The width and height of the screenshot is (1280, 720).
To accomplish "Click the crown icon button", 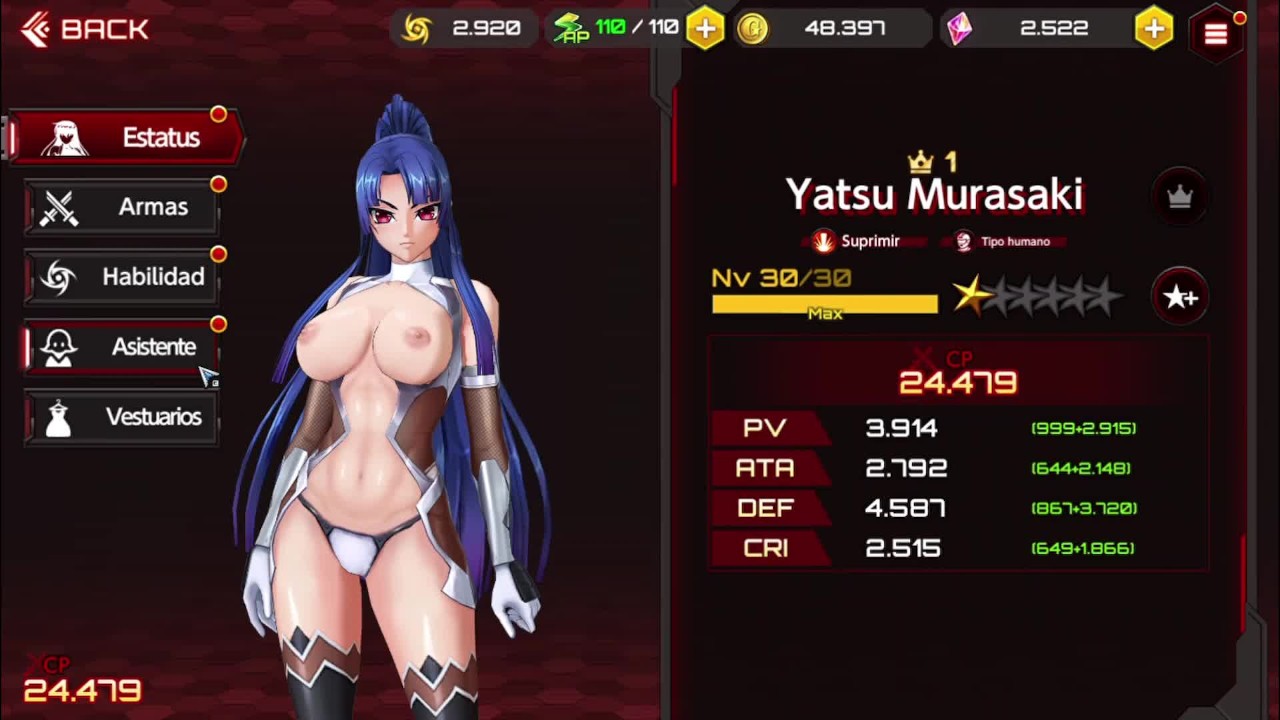I will pos(1180,197).
